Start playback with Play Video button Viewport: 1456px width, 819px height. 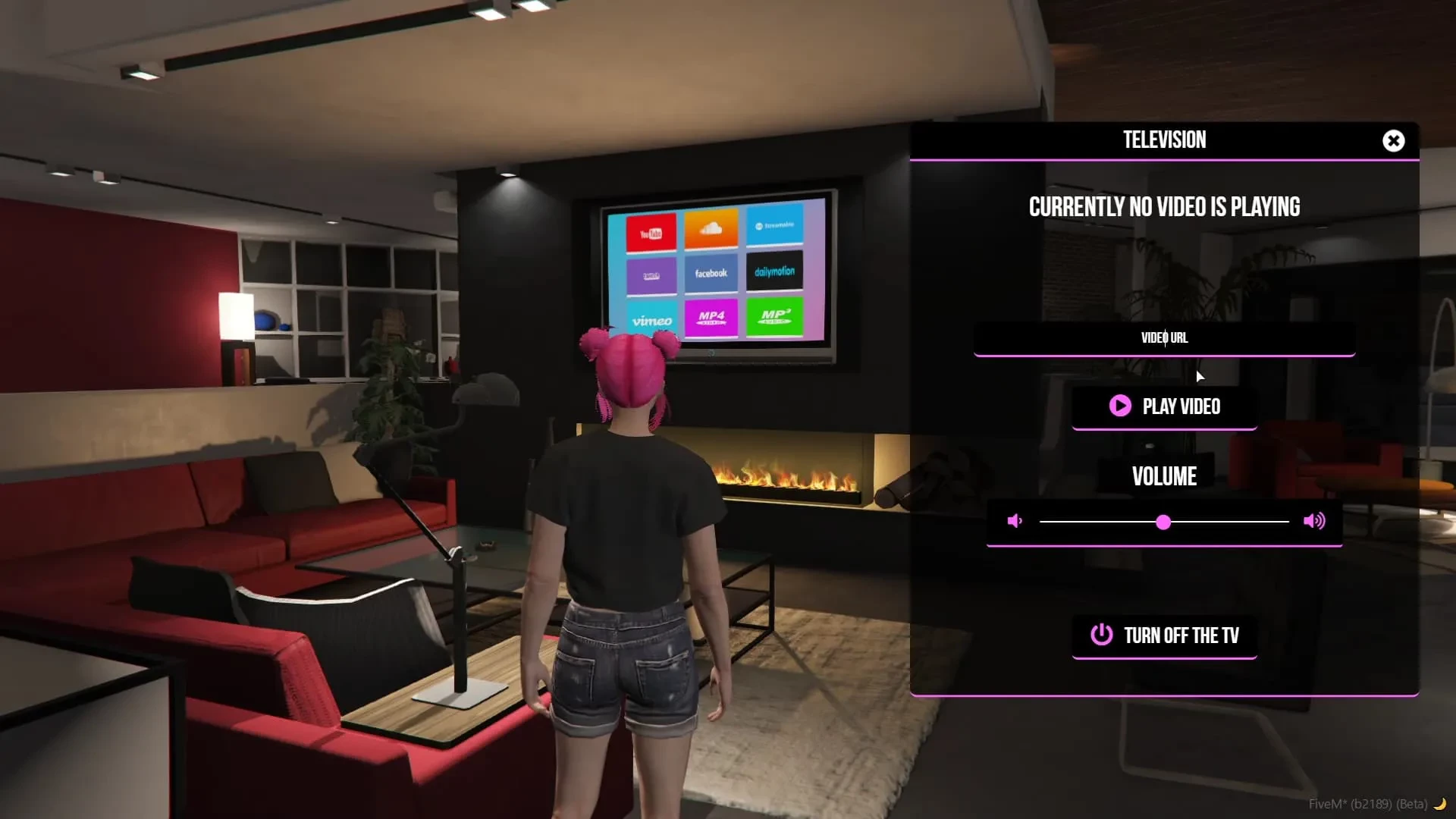click(x=1164, y=406)
